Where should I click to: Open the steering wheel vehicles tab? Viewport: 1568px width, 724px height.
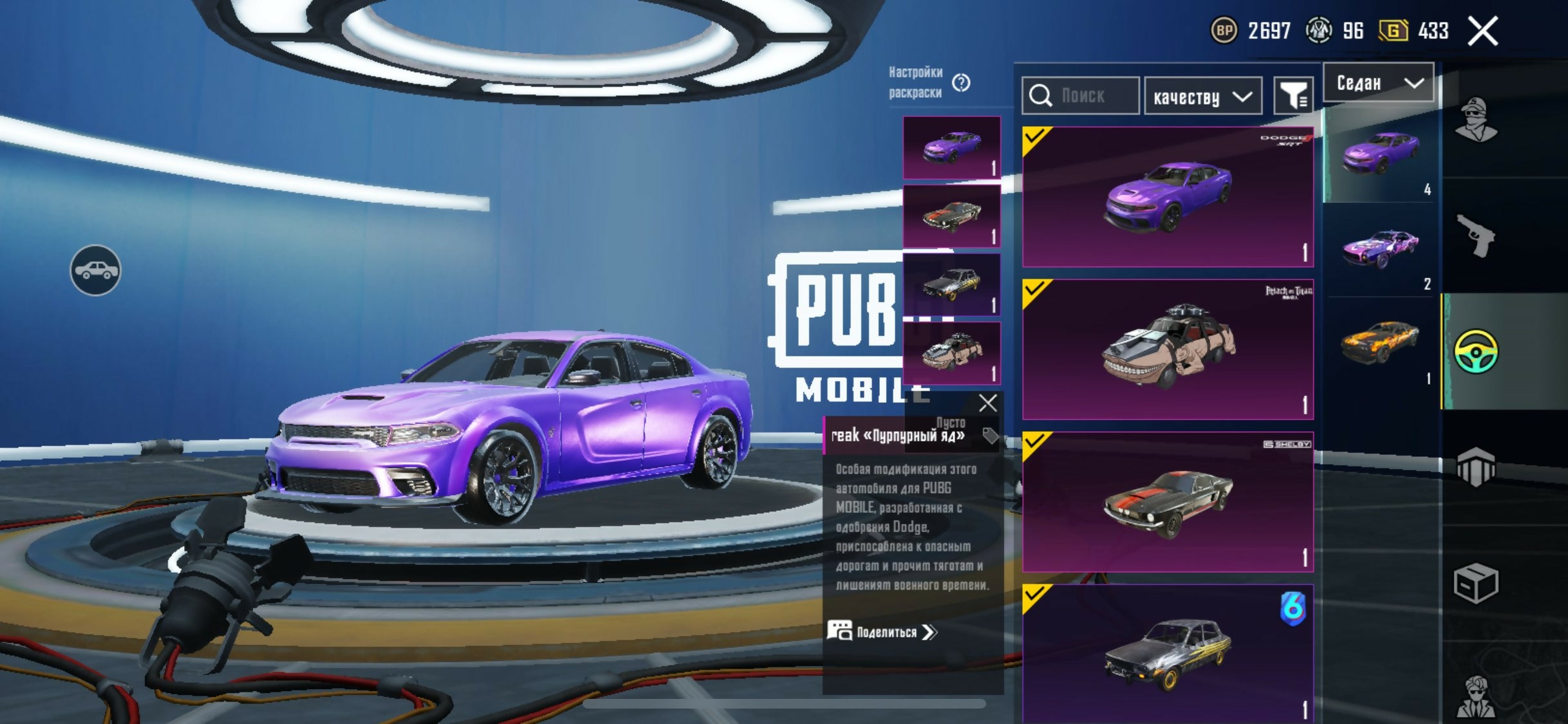point(1475,351)
